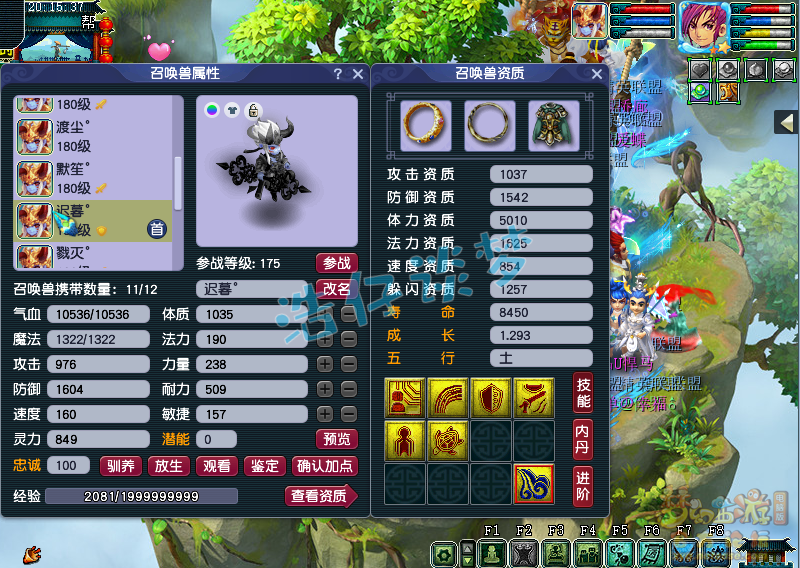
Task: Click the 改名 rename button
Action: click(336, 288)
